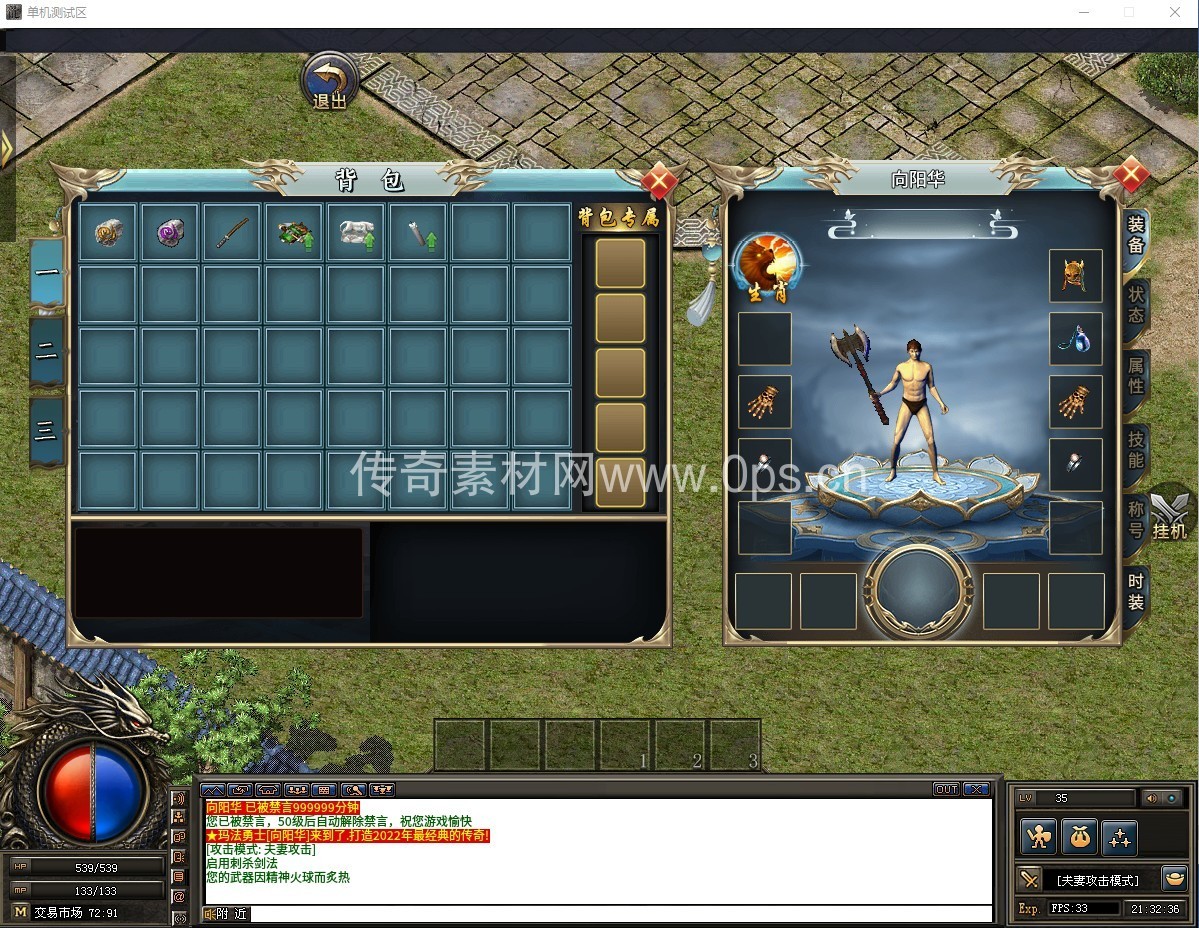1199x928 pixels.
Task: Select the purple swirl scroll in backpack
Action: [170, 232]
